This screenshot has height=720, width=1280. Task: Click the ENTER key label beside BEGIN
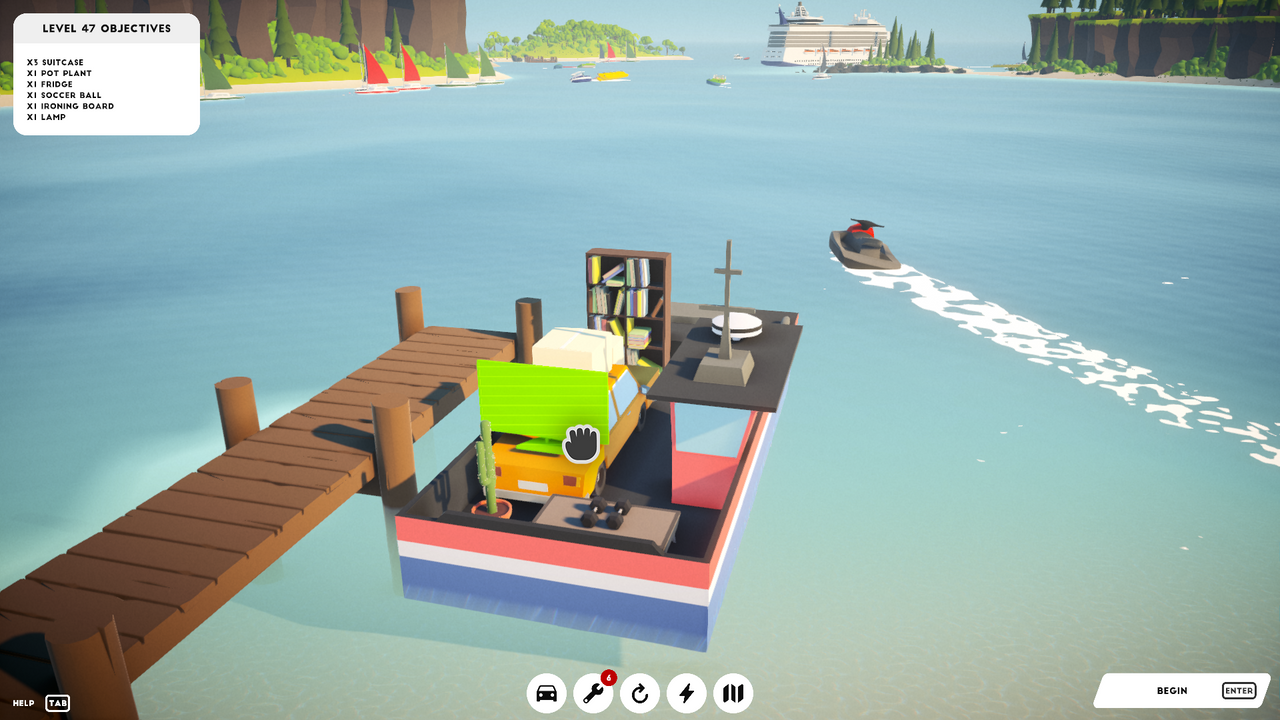(x=1238, y=690)
